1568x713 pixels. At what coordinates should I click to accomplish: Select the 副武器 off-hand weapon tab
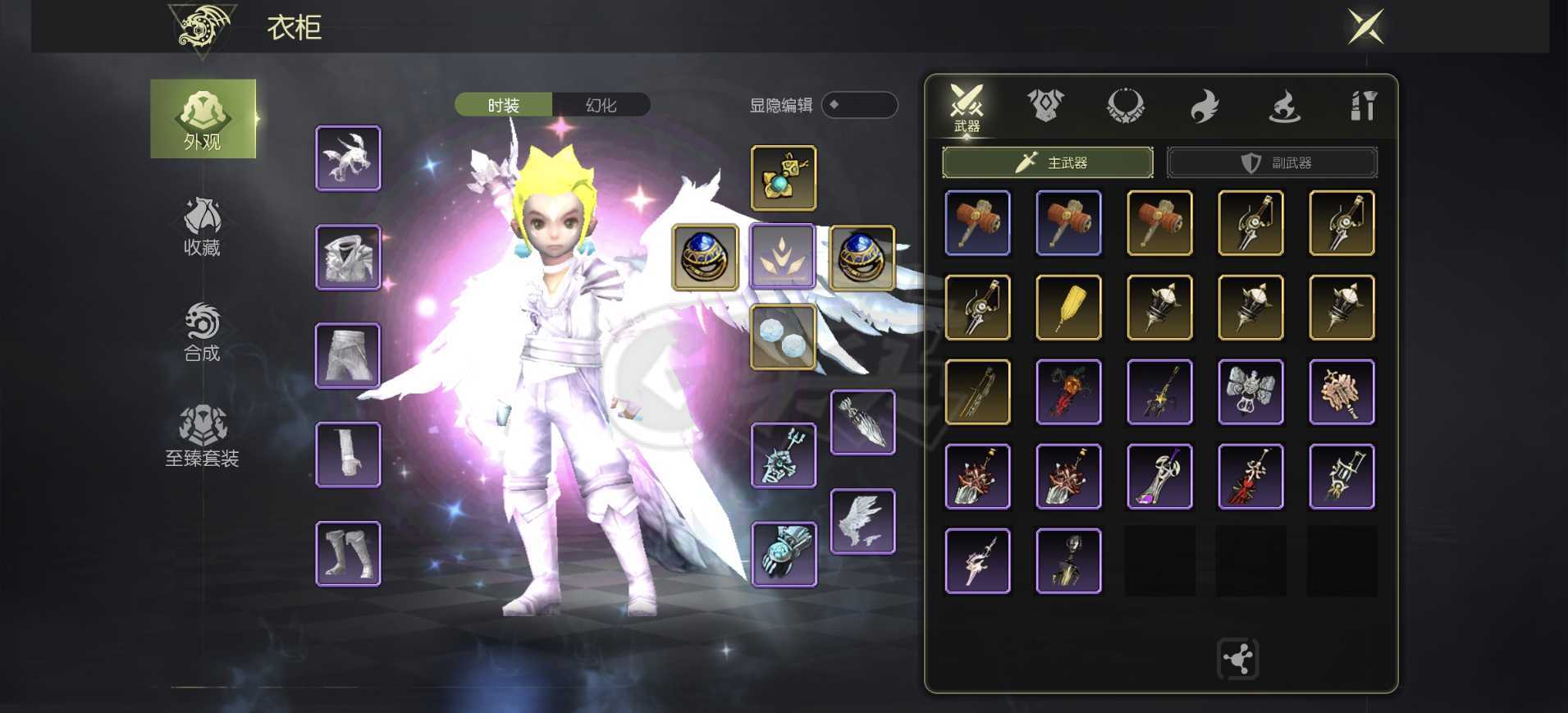pyautogui.click(x=1272, y=162)
